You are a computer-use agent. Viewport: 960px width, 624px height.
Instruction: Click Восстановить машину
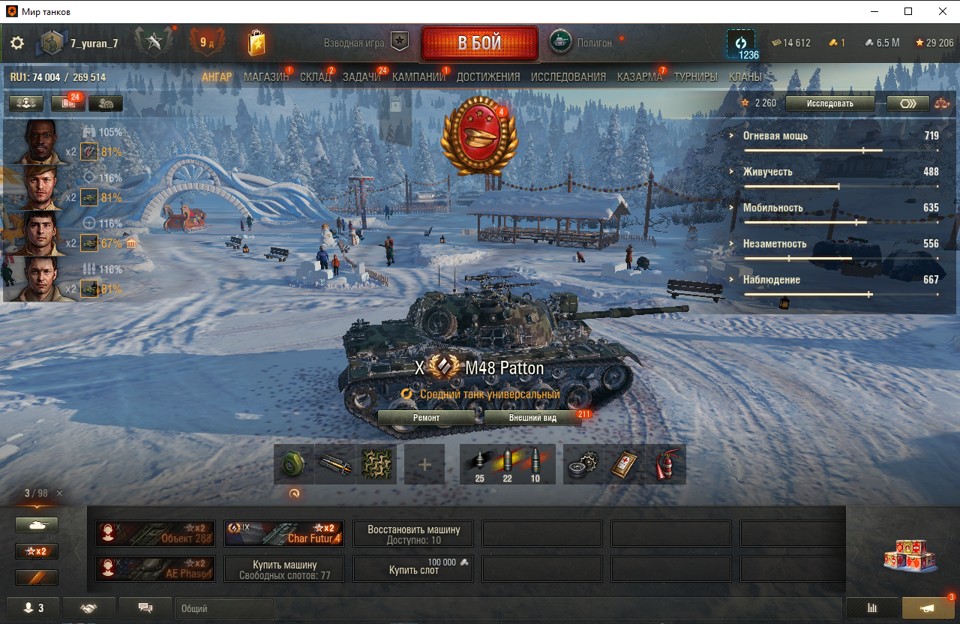pyautogui.click(x=413, y=533)
